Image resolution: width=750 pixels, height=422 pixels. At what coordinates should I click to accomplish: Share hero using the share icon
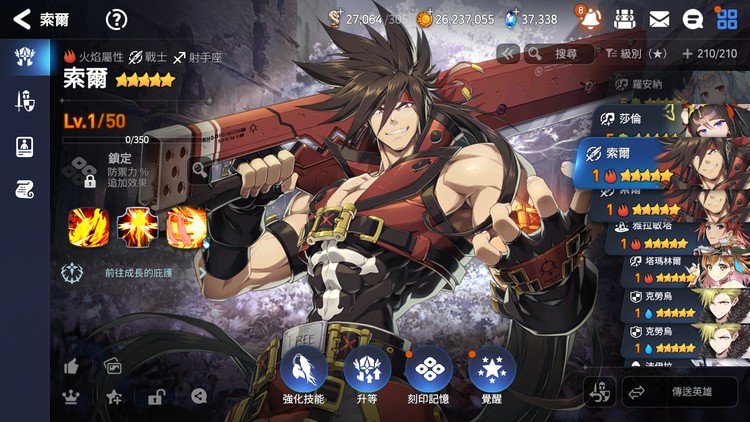(x=199, y=396)
